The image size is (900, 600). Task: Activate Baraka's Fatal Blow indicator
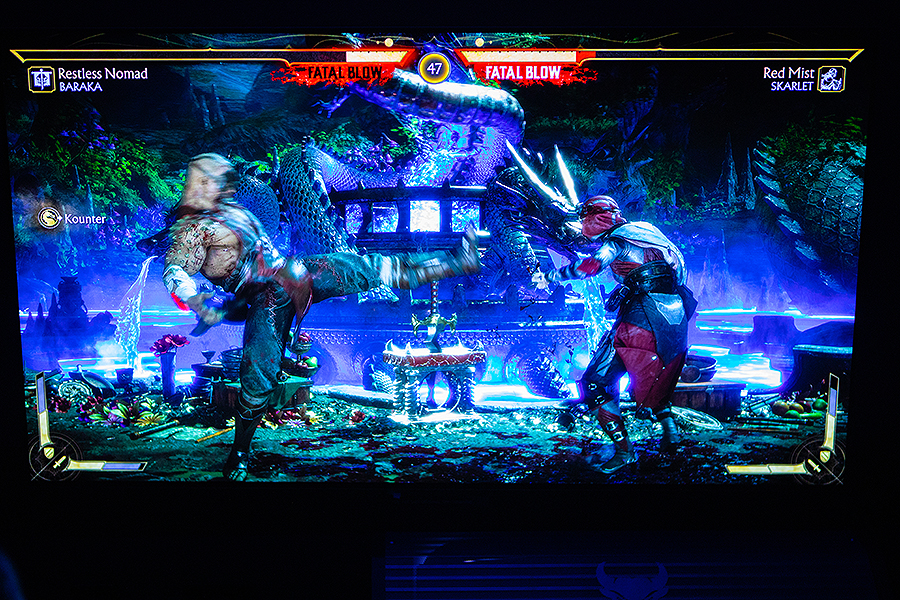tap(344, 73)
